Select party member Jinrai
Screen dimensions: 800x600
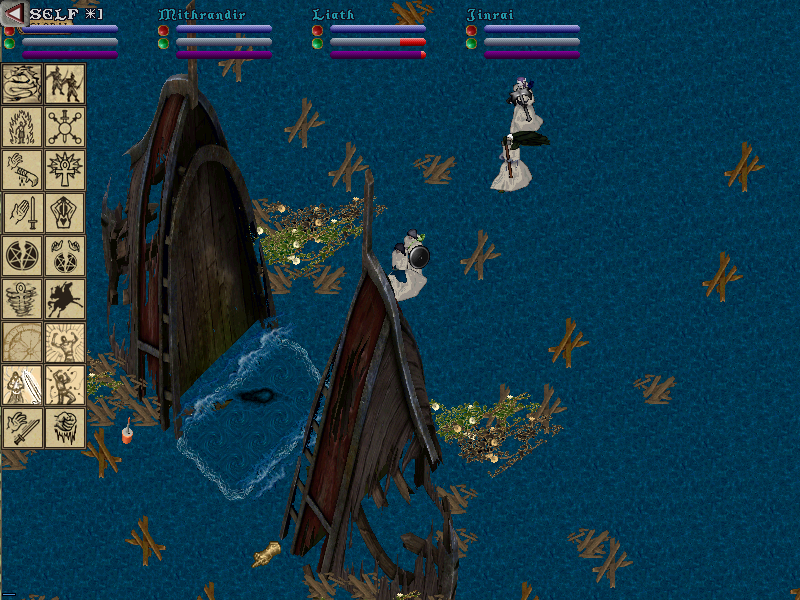click(489, 15)
